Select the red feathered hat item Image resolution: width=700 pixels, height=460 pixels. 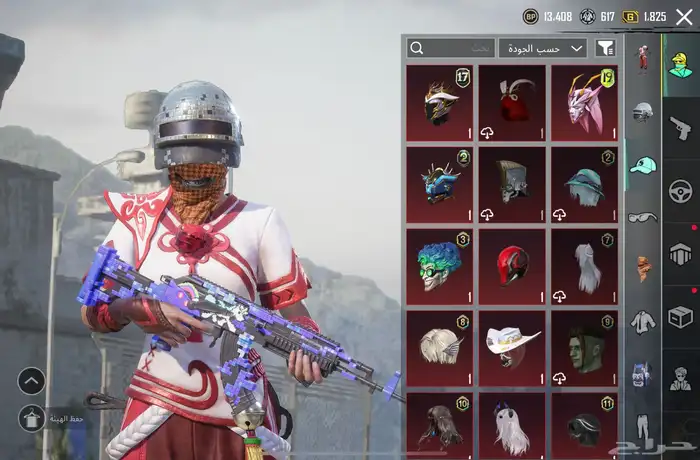(512, 103)
